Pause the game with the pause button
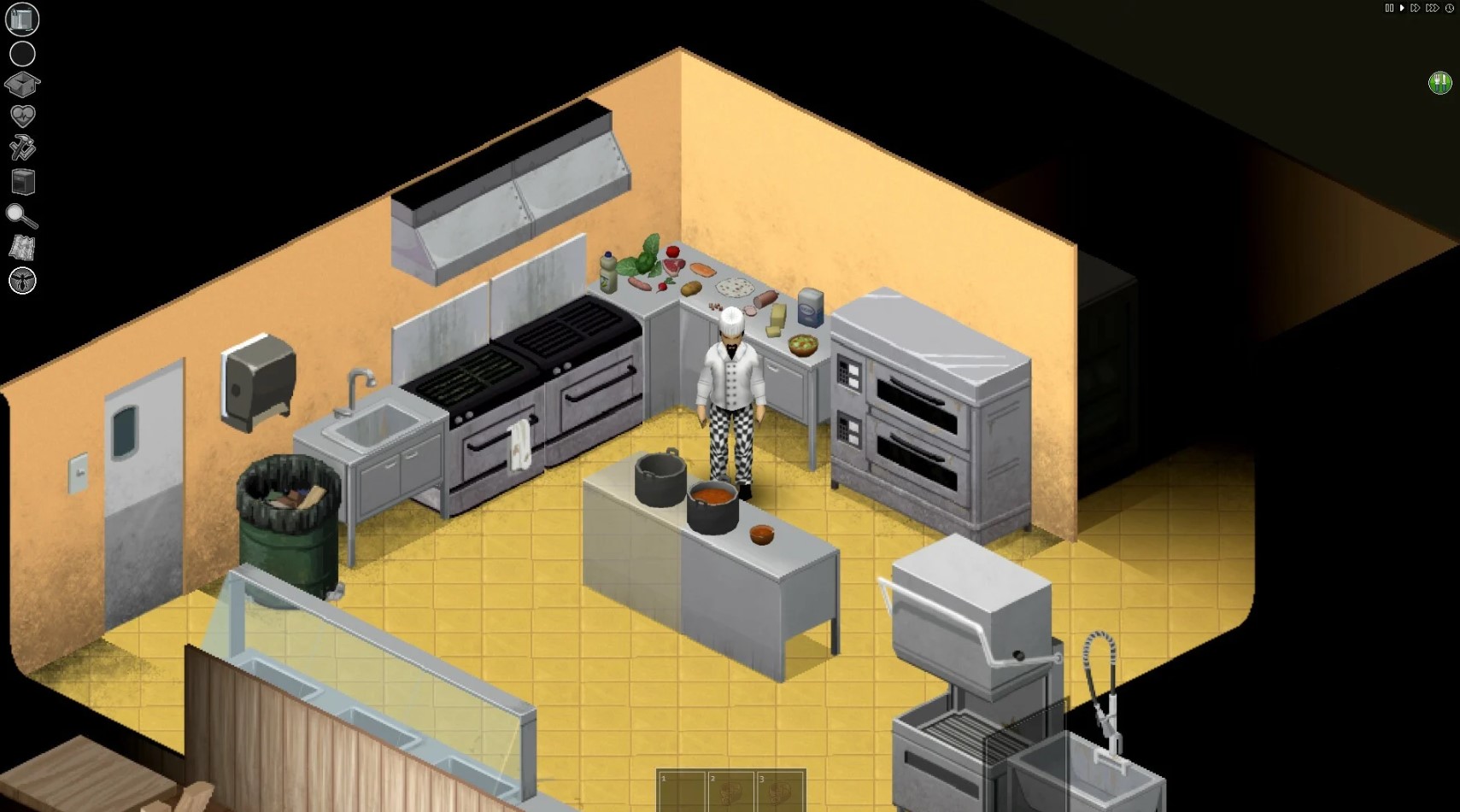The height and width of the screenshot is (812, 1460). point(1390,9)
